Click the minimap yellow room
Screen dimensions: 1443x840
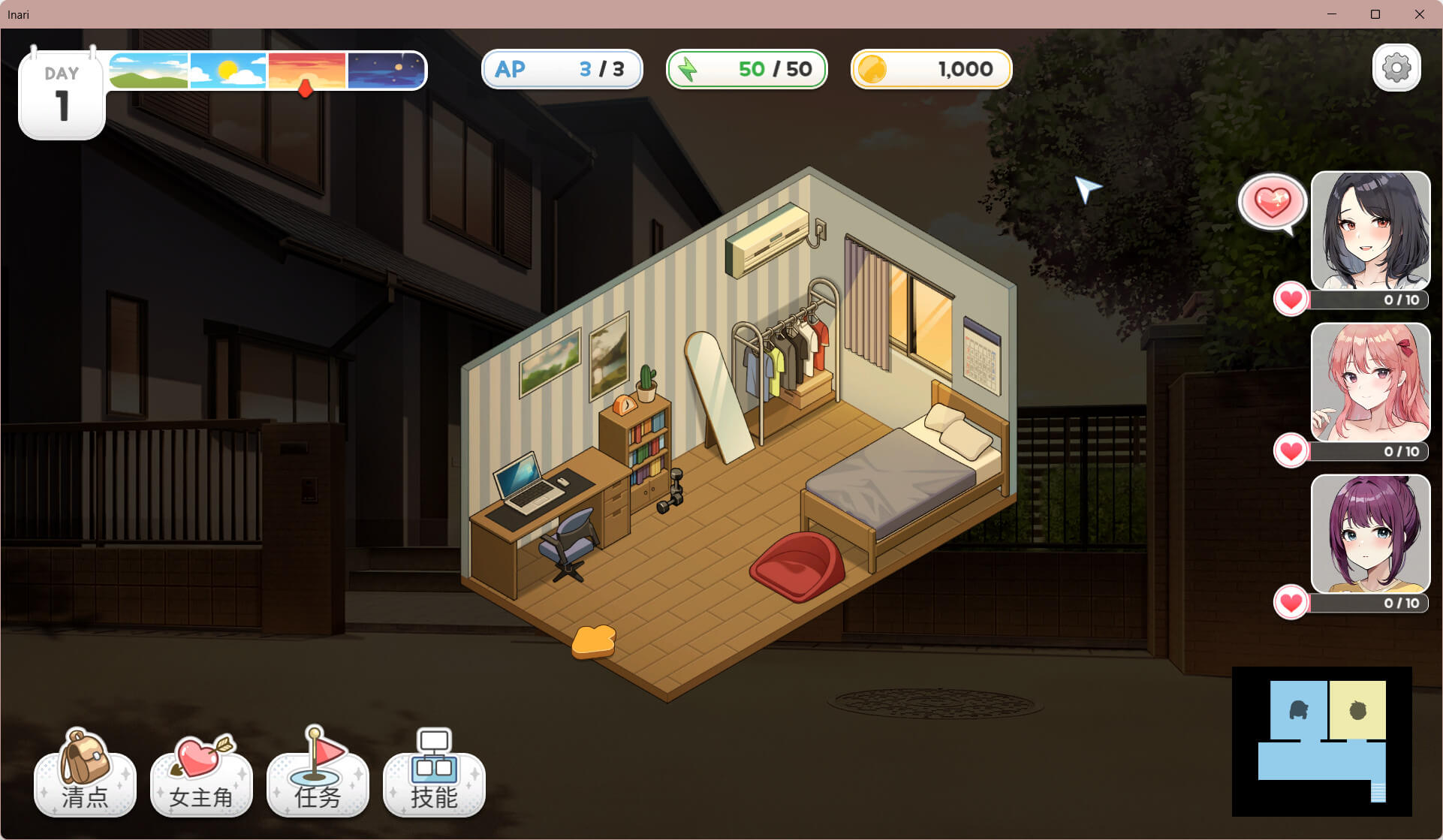tap(1357, 710)
